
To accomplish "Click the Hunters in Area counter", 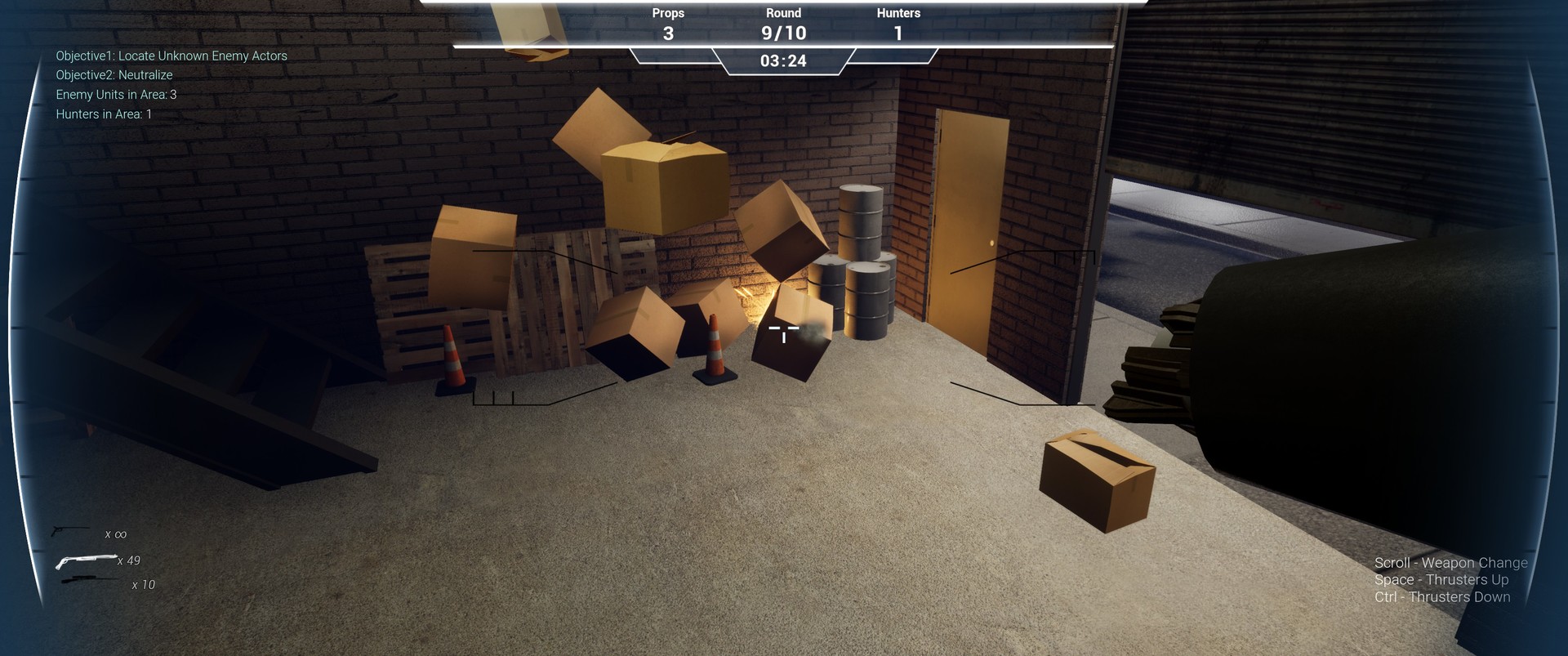I will [x=103, y=114].
